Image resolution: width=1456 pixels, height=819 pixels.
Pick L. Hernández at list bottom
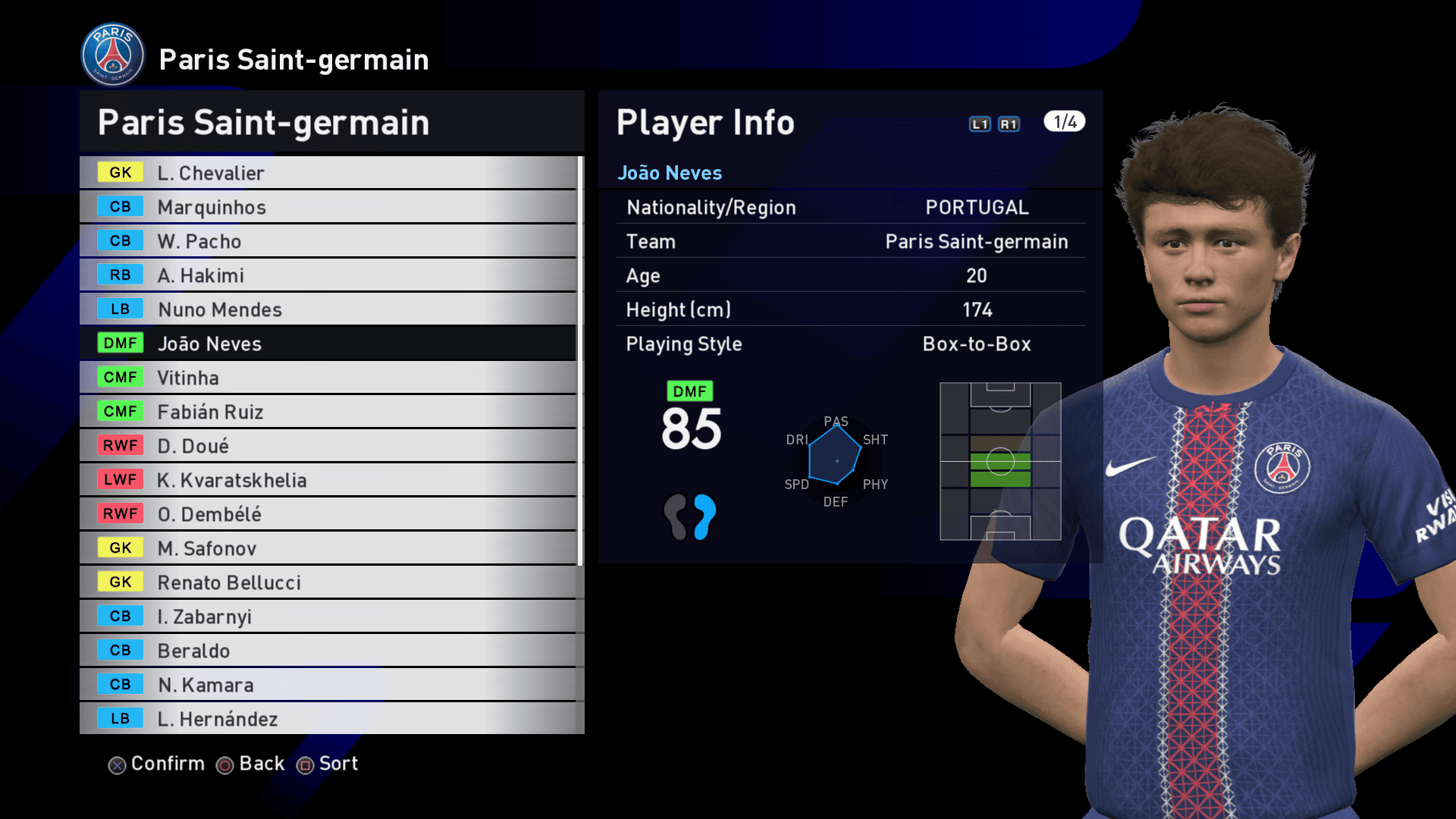pyautogui.click(x=328, y=719)
